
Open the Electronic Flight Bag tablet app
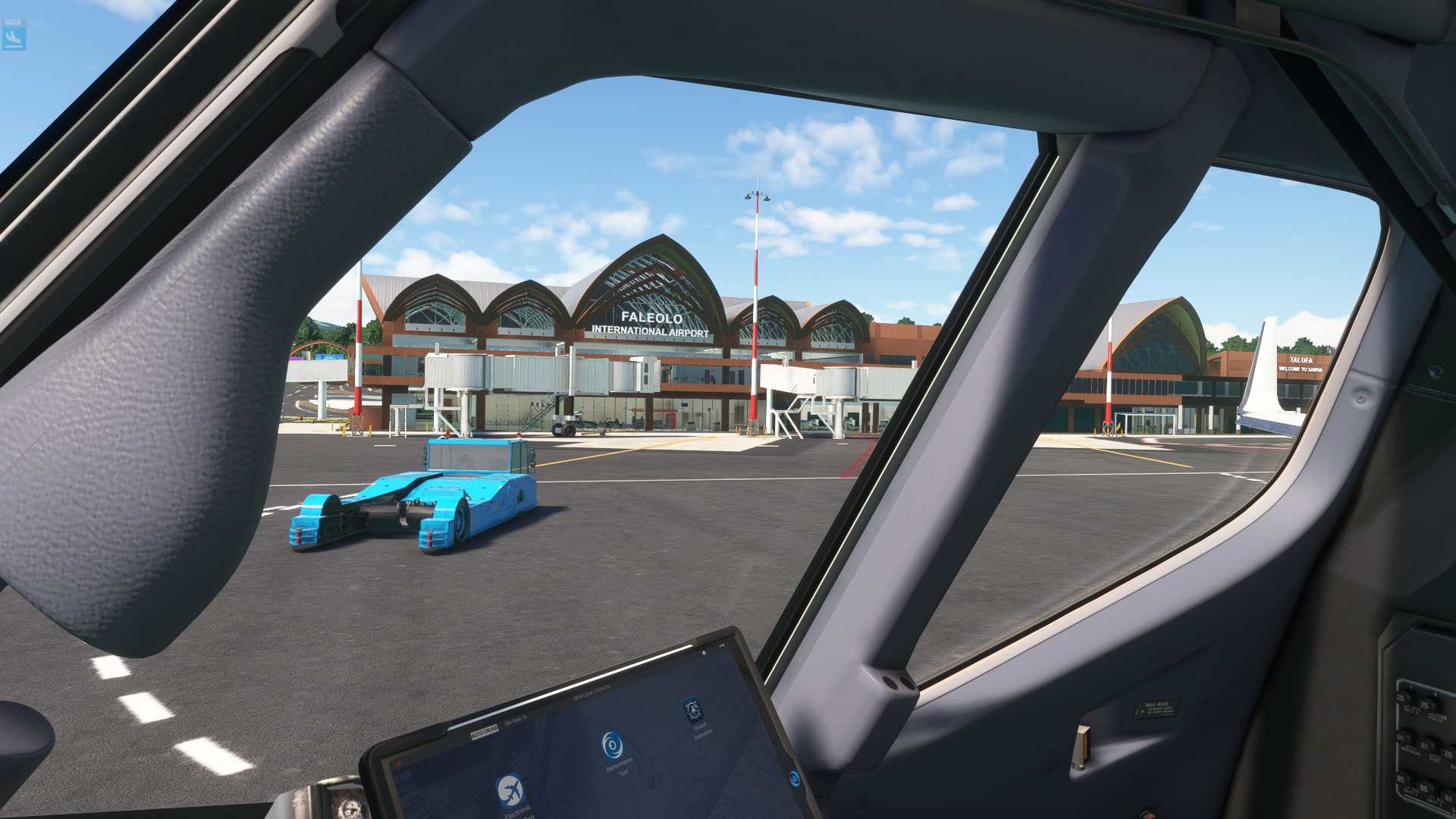pyautogui.click(x=511, y=789)
